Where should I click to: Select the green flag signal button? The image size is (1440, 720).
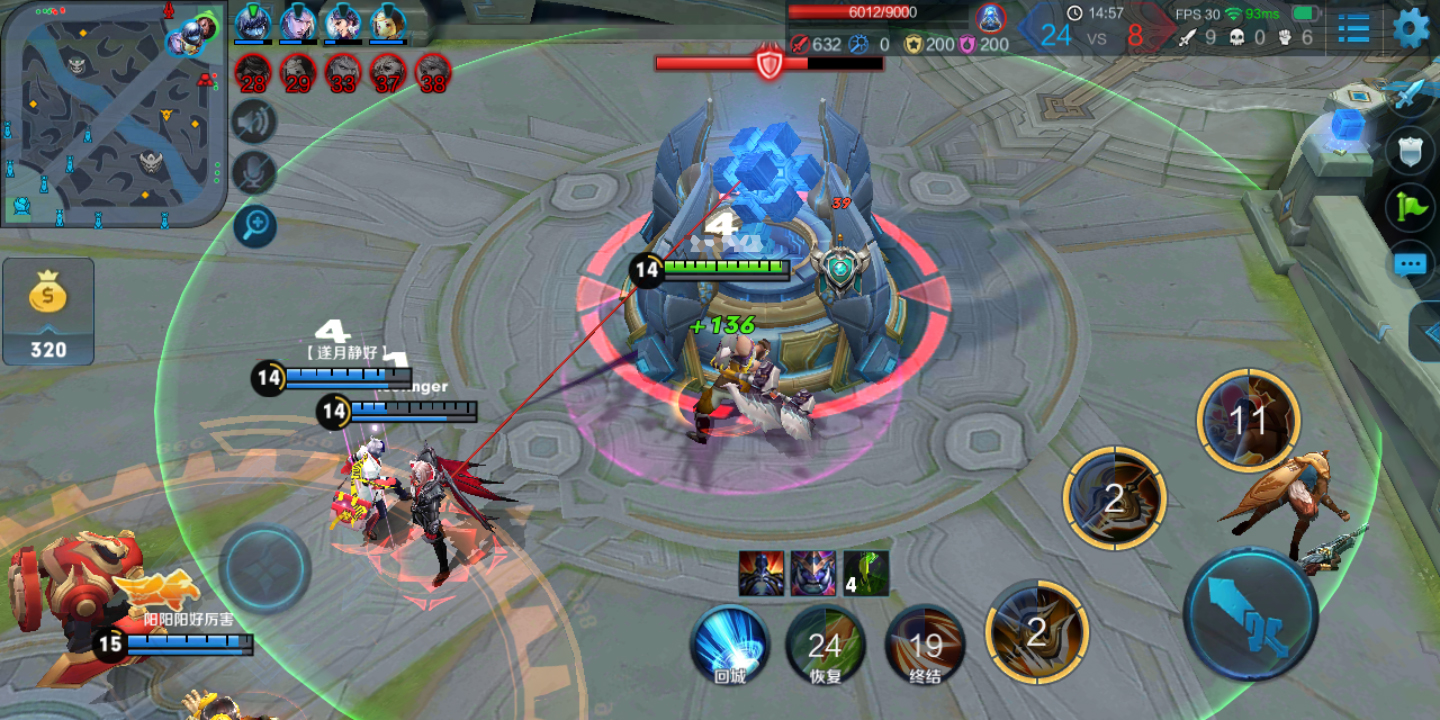pos(1410,206)
